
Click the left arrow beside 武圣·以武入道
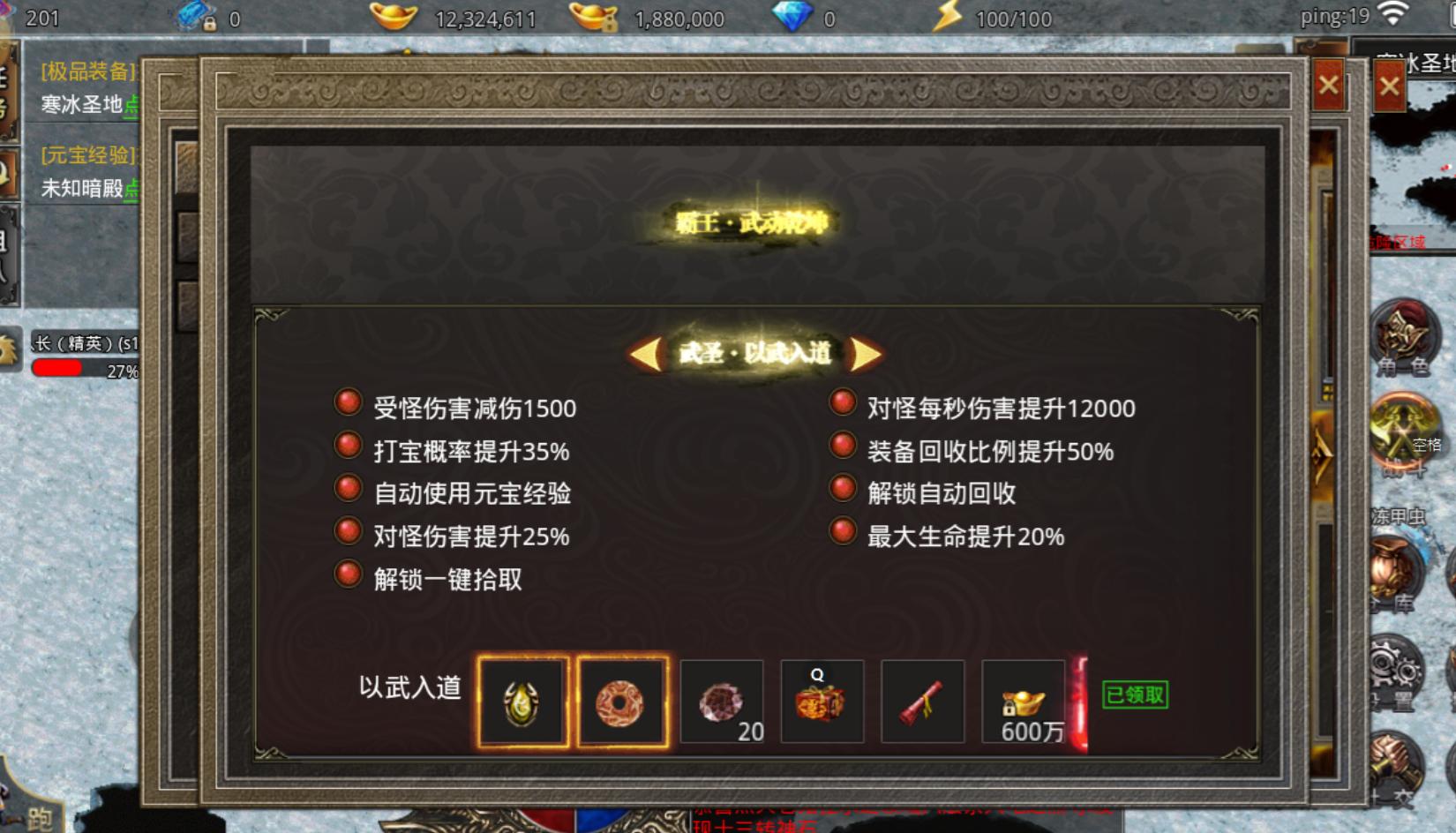pos(645,352)
